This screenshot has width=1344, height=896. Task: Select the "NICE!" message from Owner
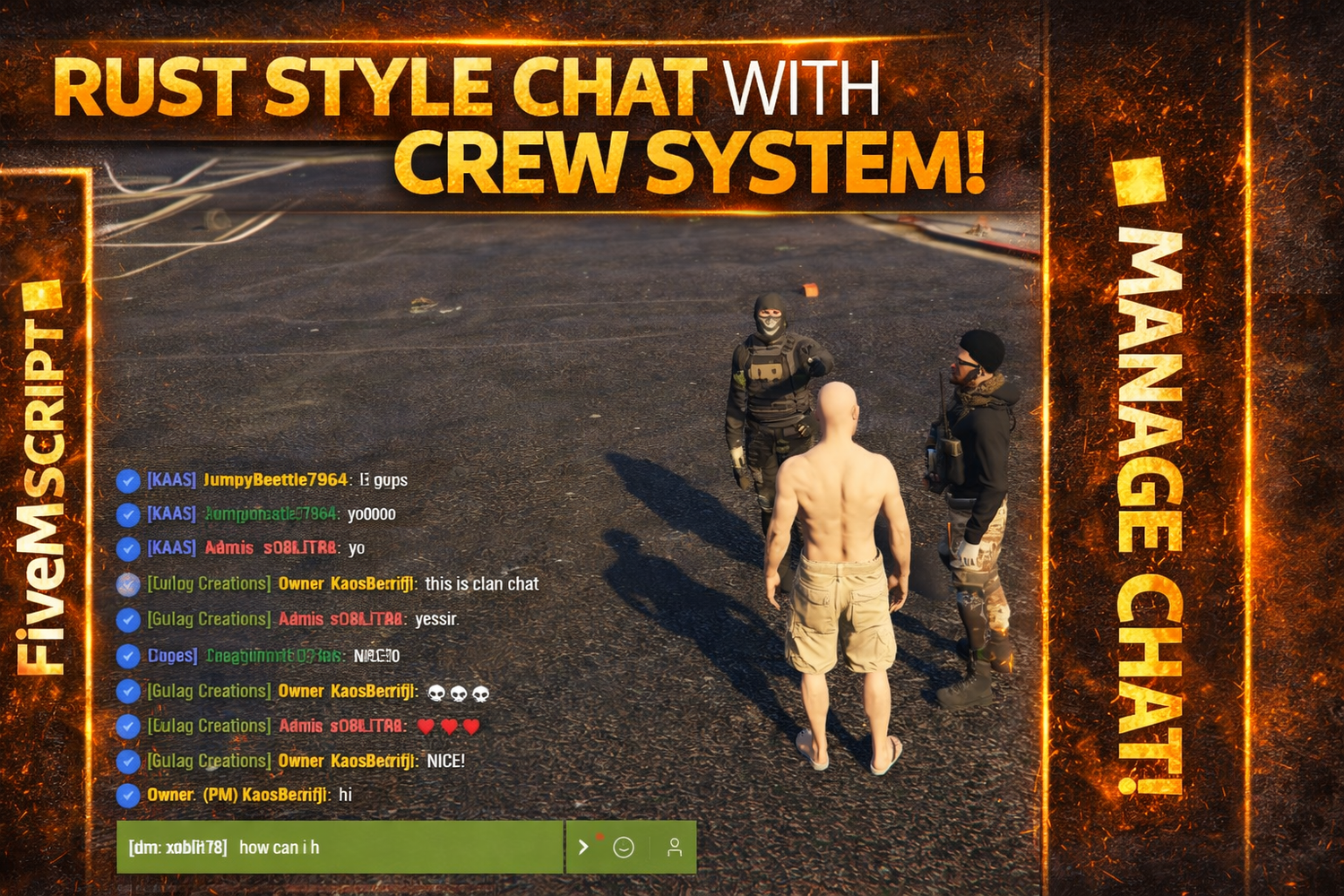pos(445,762)
